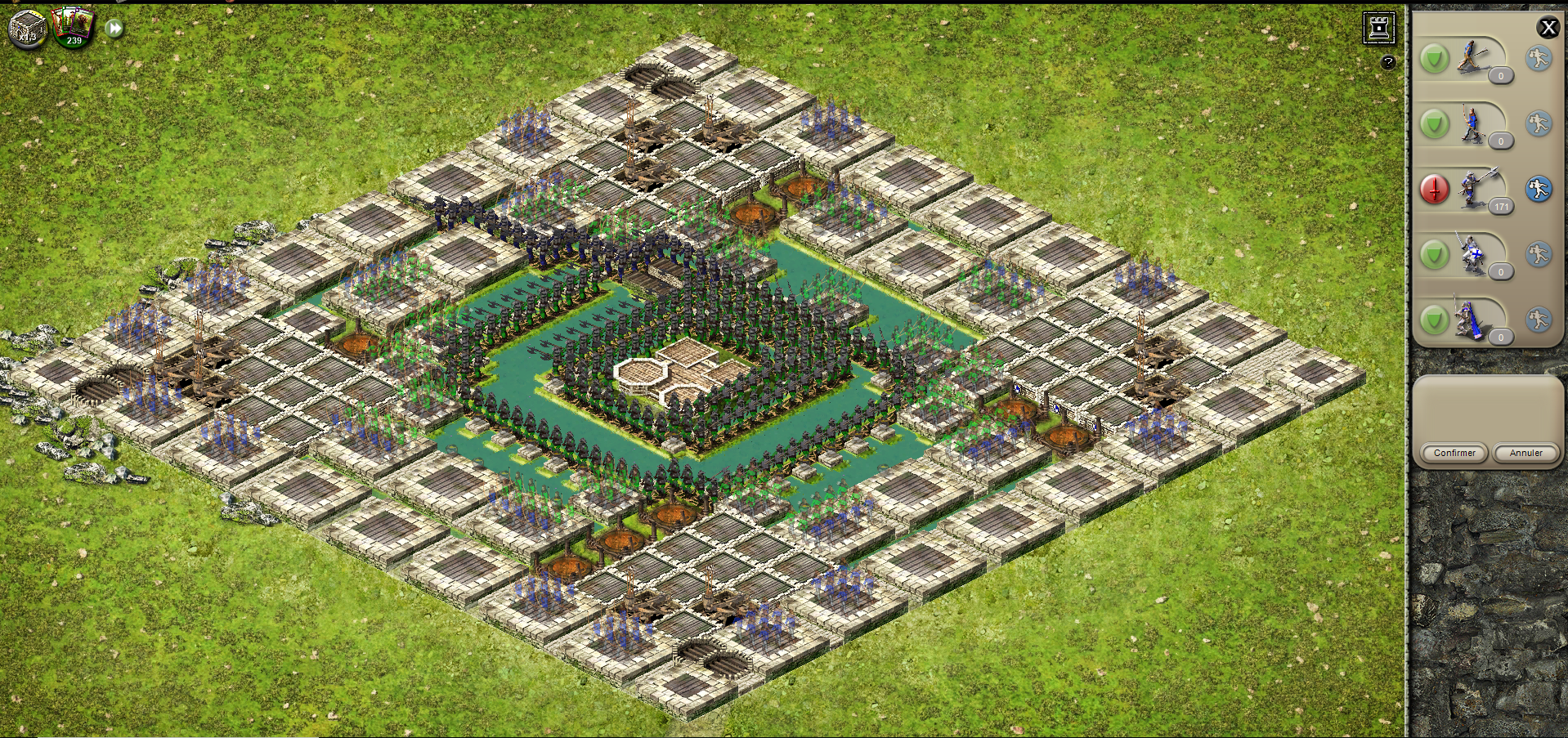Toggle the pikemen's red sword stance button
Image resolution: width=1568 pixels, height=738 pixels.
(x=1435, y=190)
